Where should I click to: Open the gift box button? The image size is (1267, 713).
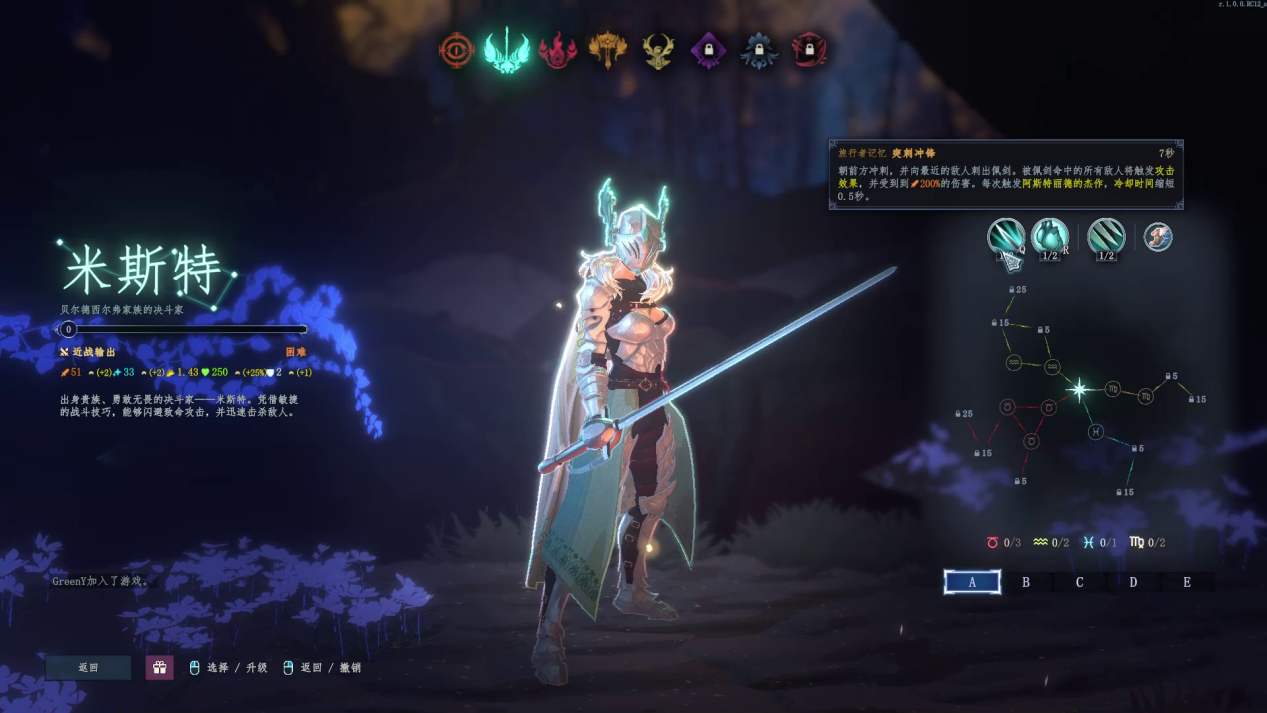click(x=160, y=667)
